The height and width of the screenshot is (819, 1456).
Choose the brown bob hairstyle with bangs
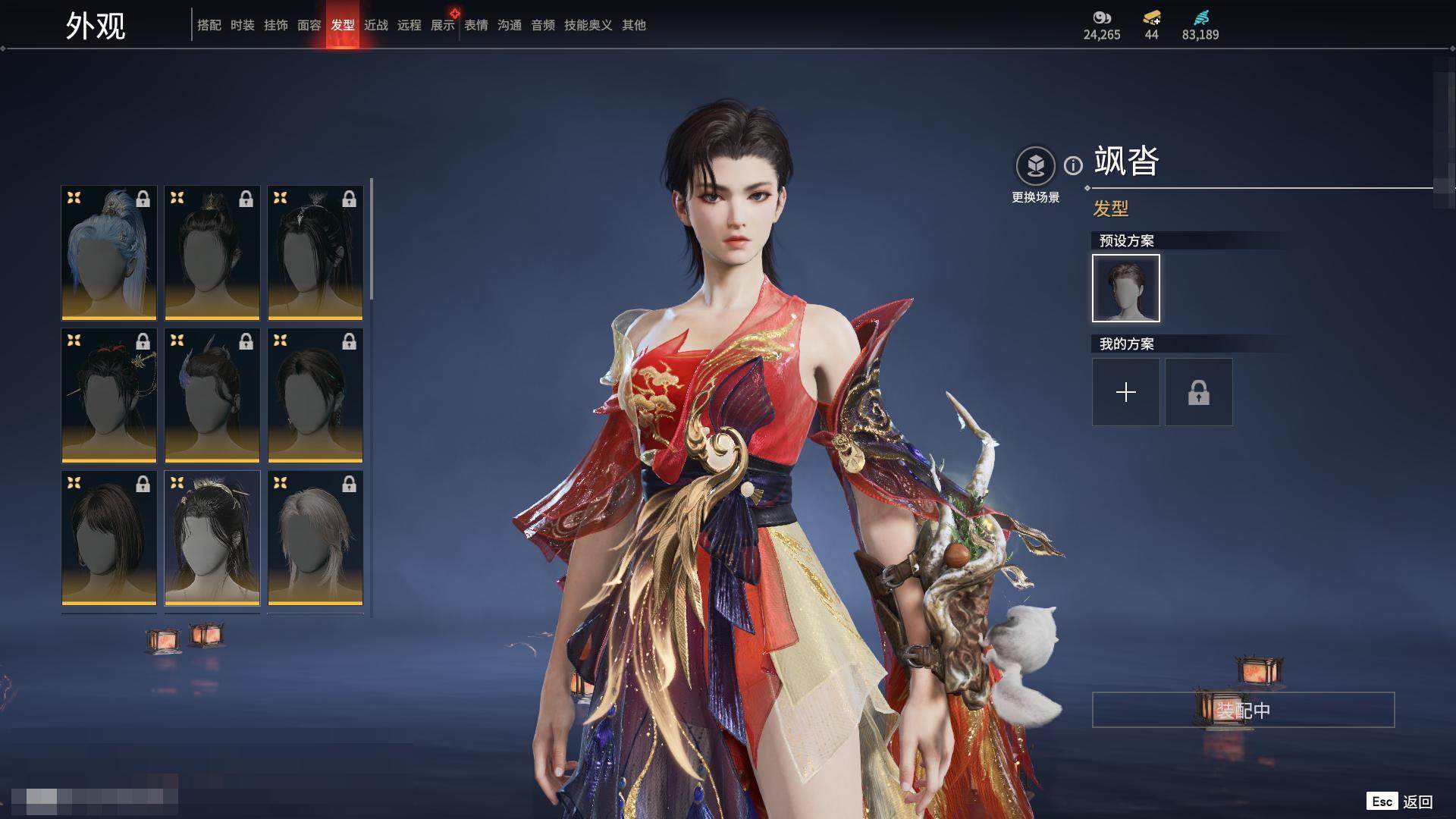109,538
